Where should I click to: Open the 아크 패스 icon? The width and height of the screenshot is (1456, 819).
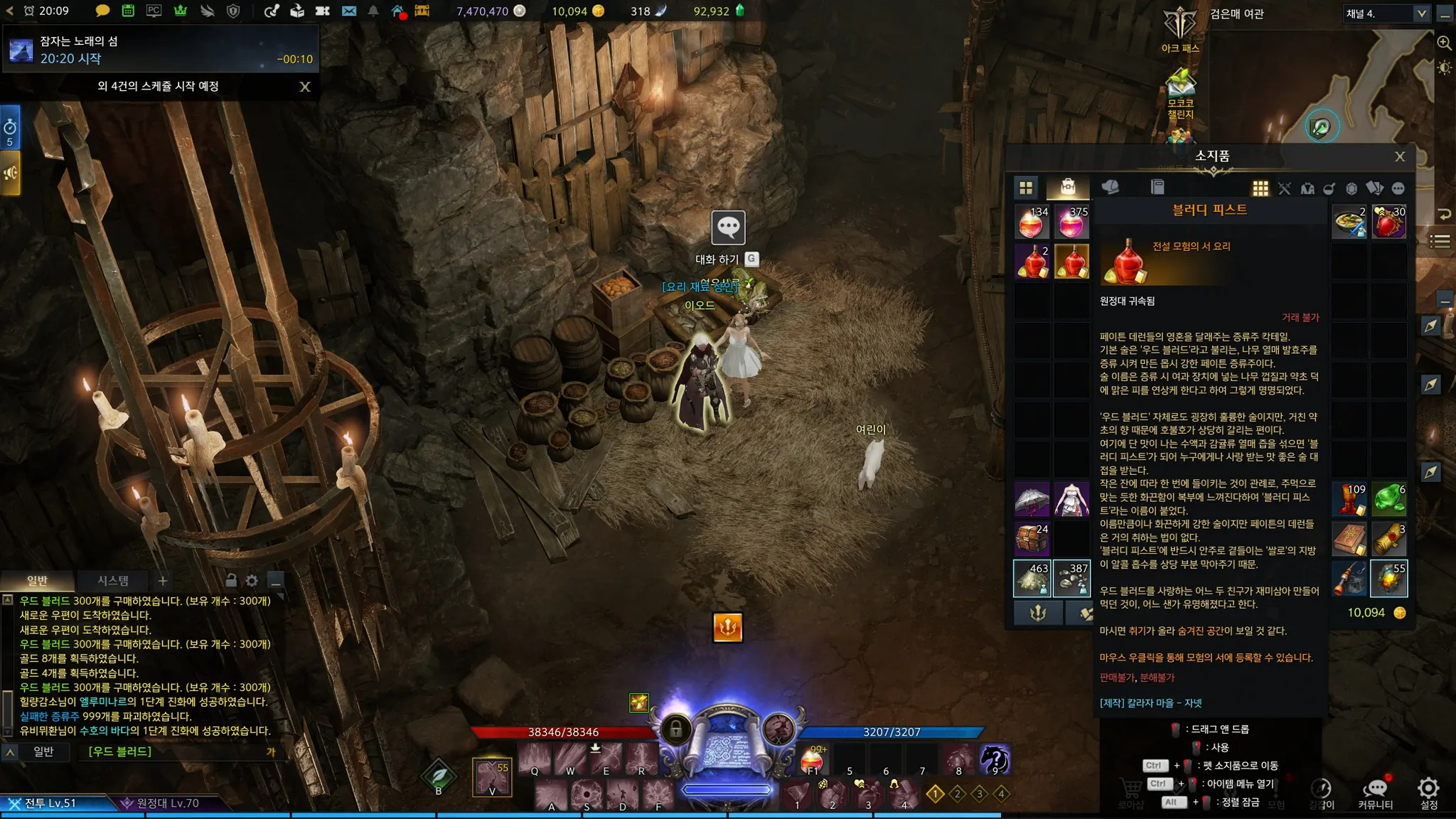(x=1180, y=28)
